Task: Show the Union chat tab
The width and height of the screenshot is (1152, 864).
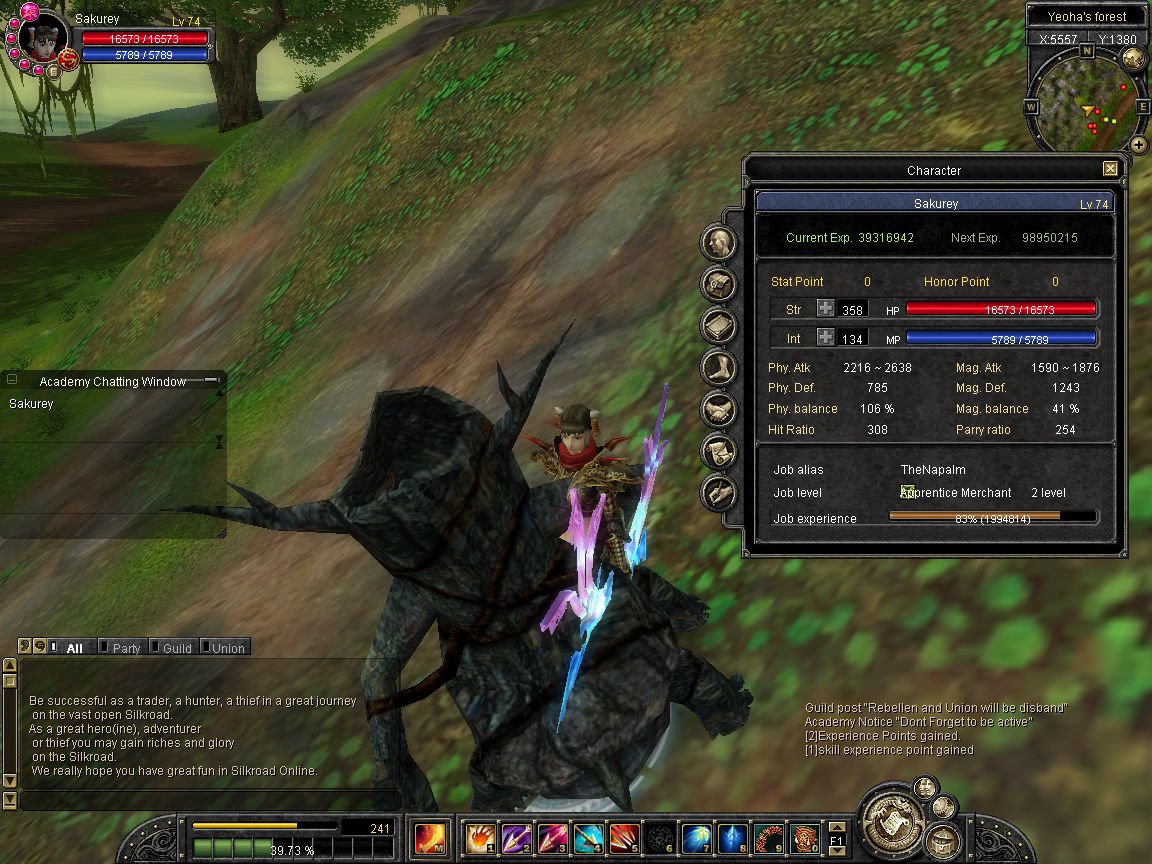Action: tap(227, 648)
